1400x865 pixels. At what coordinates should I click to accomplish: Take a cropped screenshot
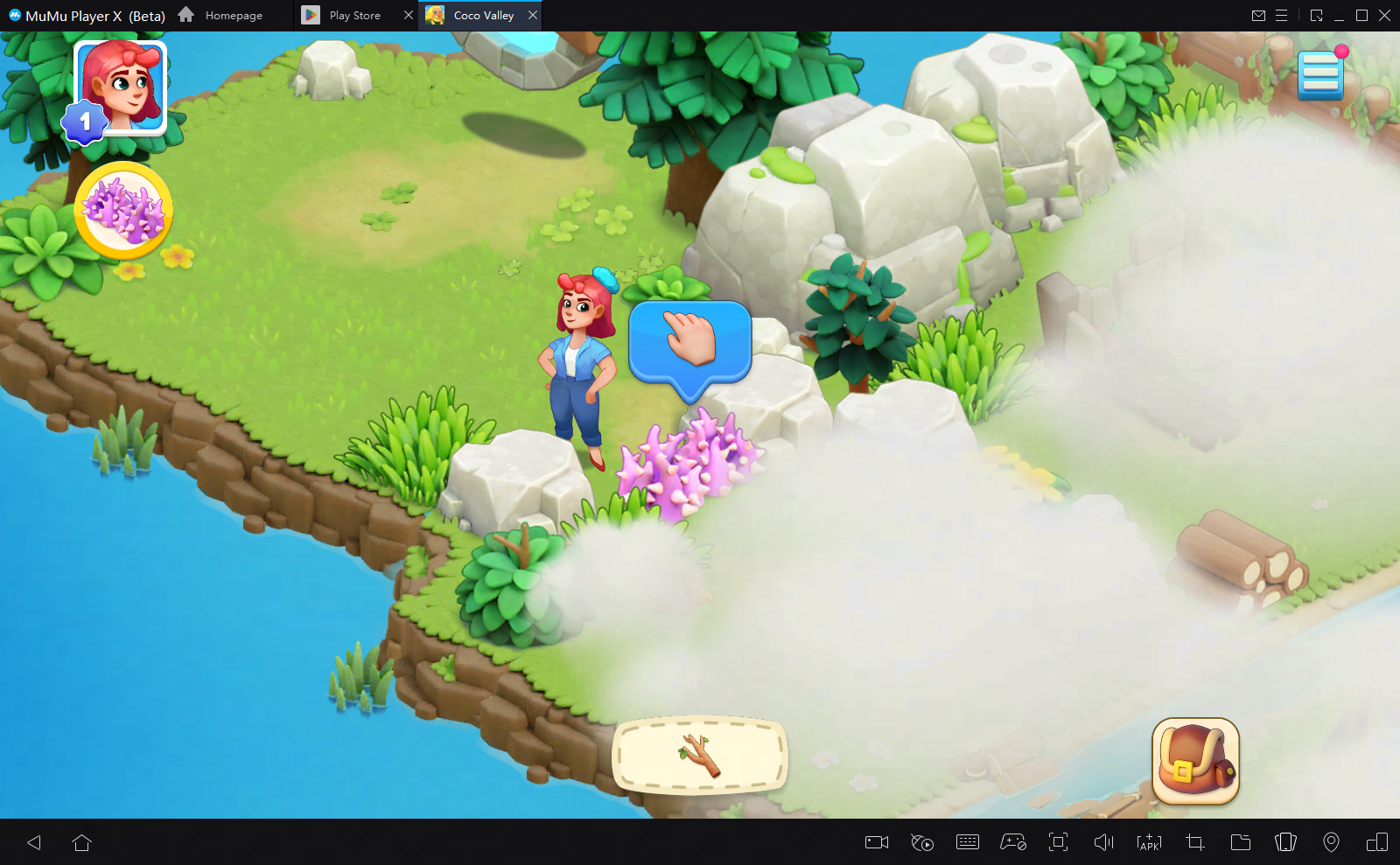1195,842
